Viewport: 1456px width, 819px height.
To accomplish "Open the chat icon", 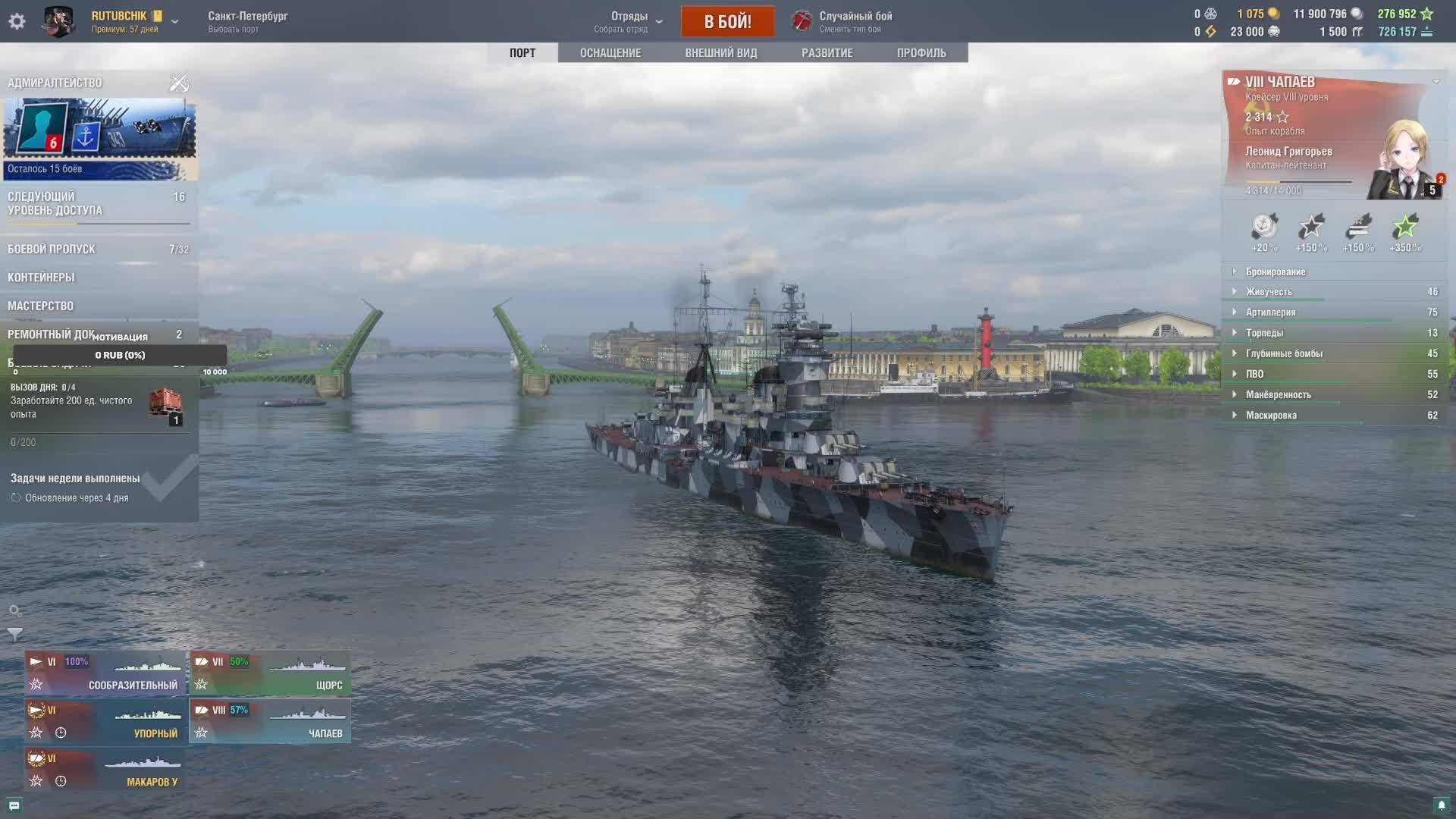I will pyautogui.click(x=14, y=805).
